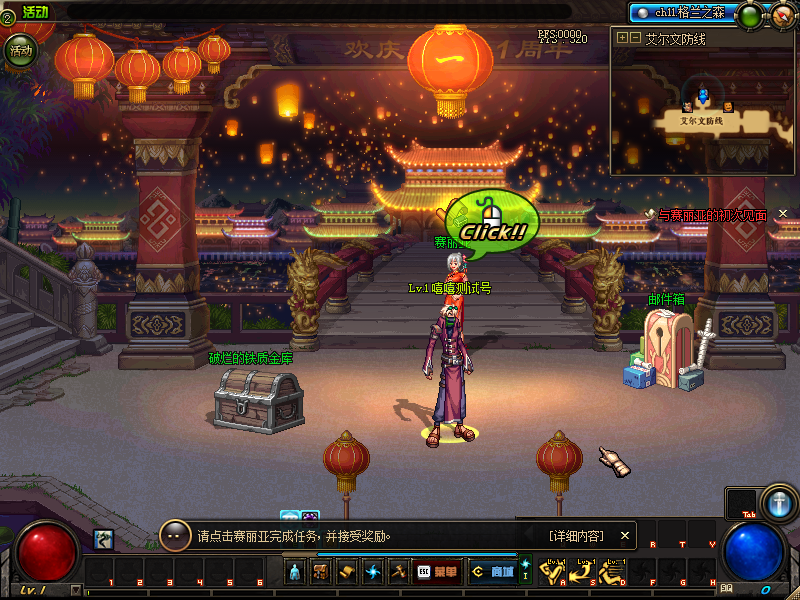Open the compass map icon
The image size is (800, 600).
pos(782,15)
